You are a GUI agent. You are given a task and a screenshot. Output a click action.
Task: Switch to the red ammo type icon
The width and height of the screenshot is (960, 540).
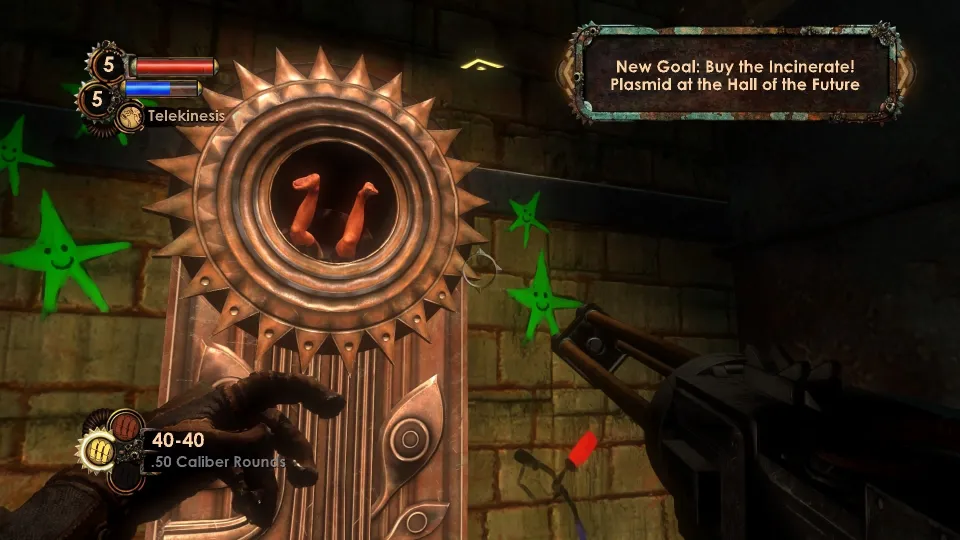tap(125, 426)
